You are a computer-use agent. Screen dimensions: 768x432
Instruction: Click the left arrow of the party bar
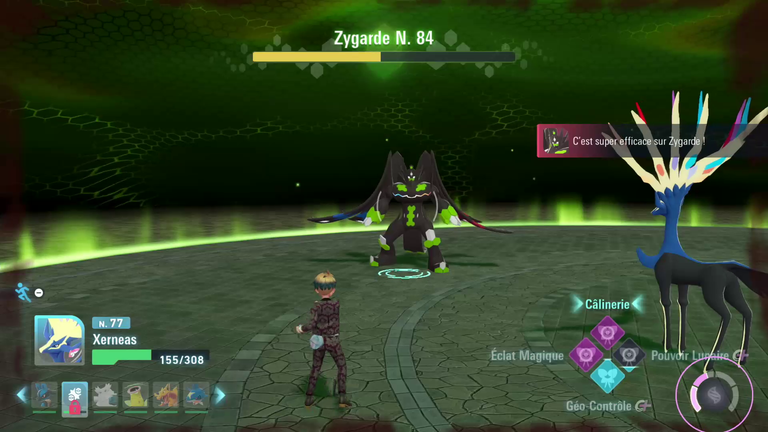point(21,395)
